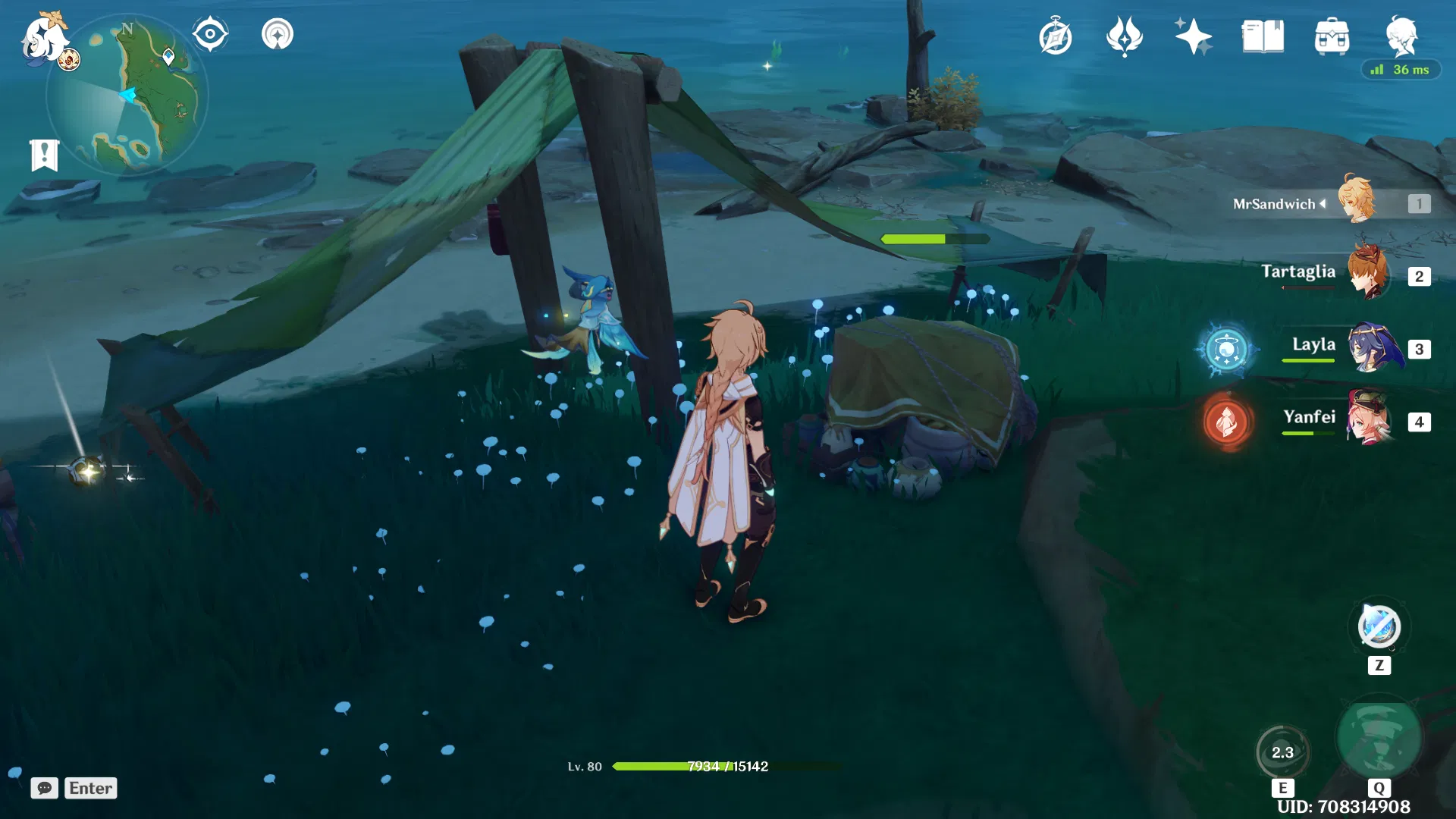Trigger Yanfei's elemental burst icon
1456x819 pixels.
[x=1226, y=421]
